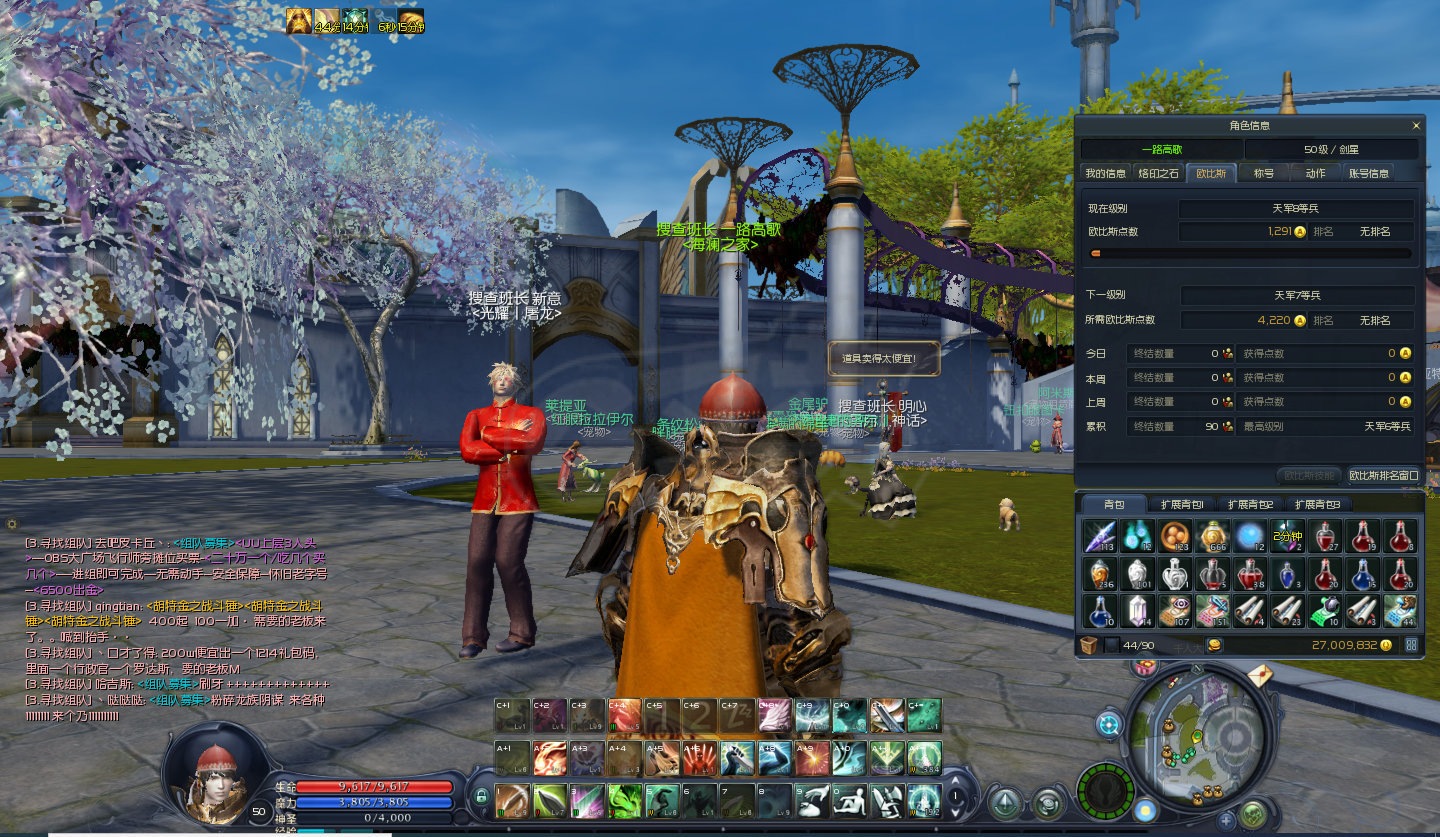The height and width of the screenshot is (837, 1440).
Task: Show the 动作 actions tab
Action: [x=1315, y=173]
